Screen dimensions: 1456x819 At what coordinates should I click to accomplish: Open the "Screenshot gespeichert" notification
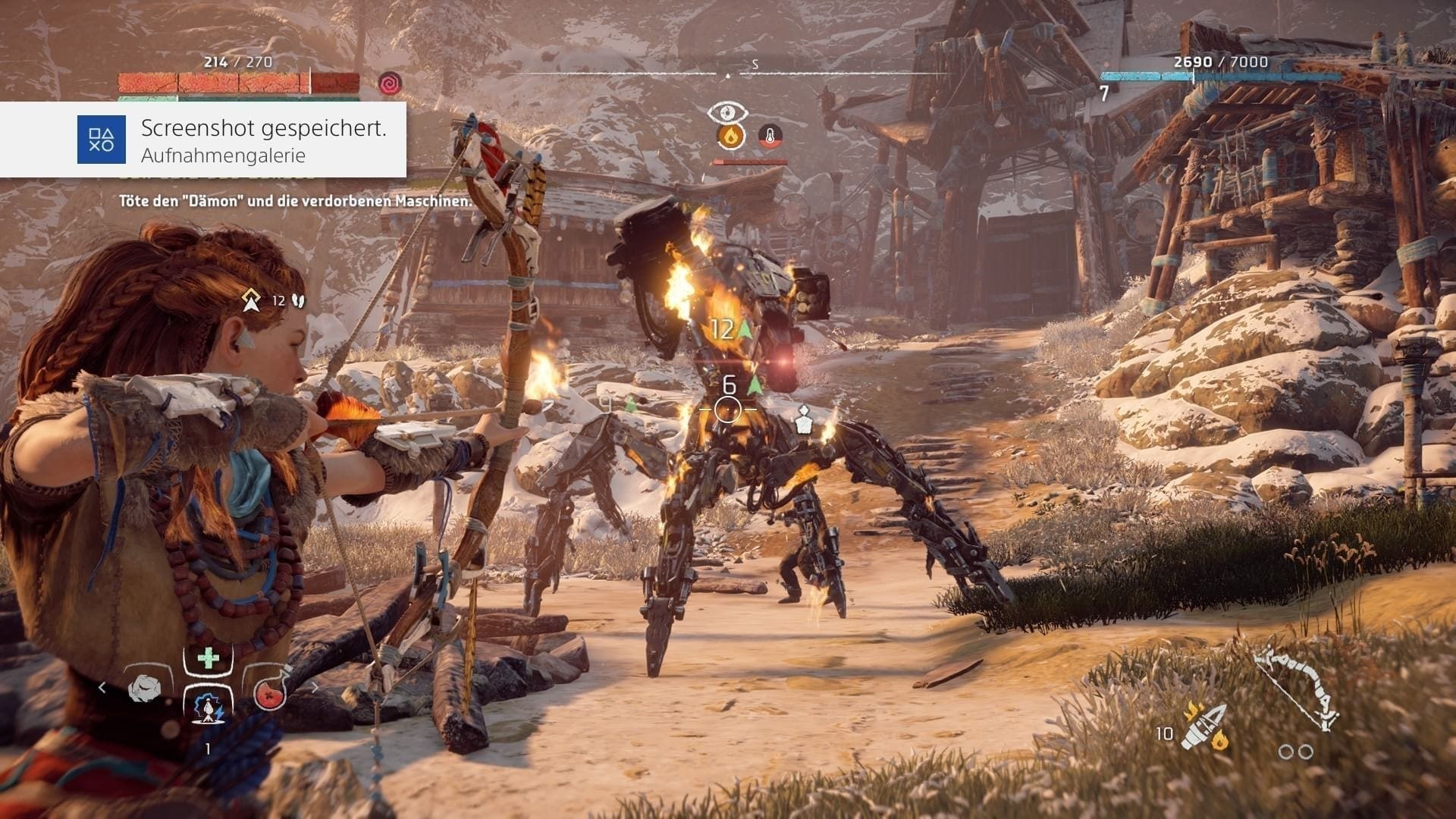(x=263, y=140)
